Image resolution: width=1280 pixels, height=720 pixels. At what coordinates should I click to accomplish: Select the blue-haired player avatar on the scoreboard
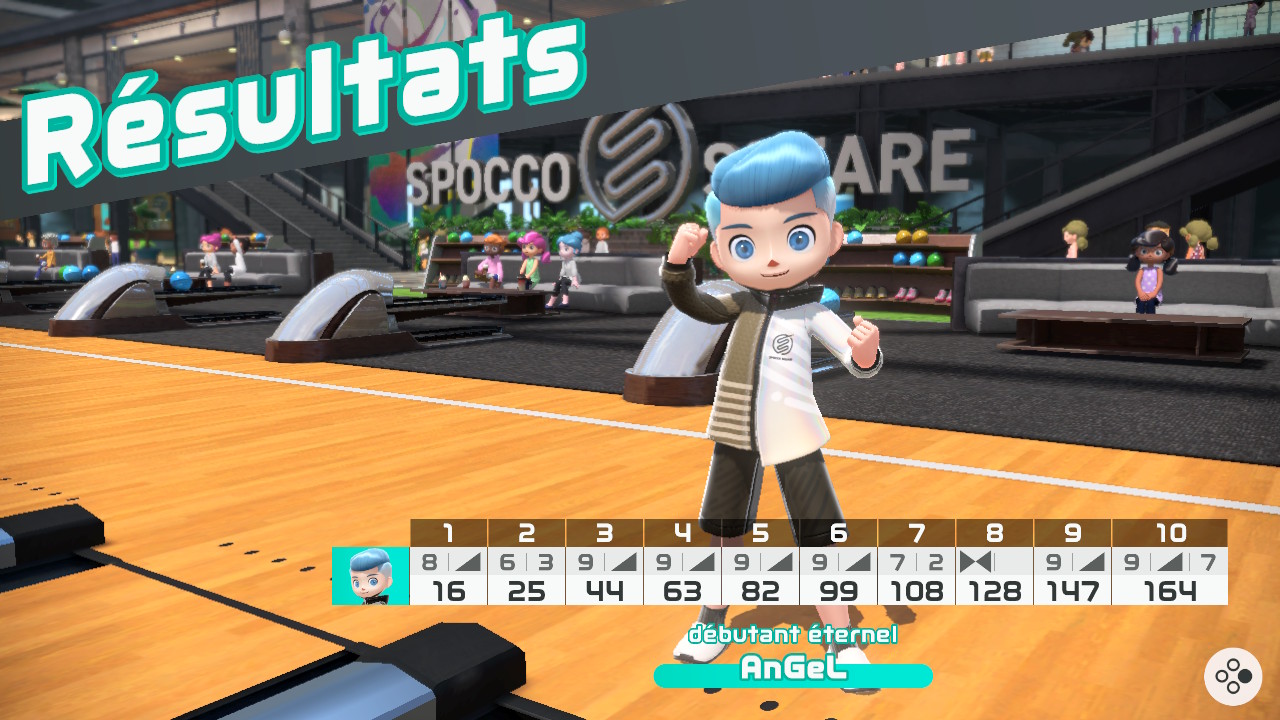click(370, 576)
